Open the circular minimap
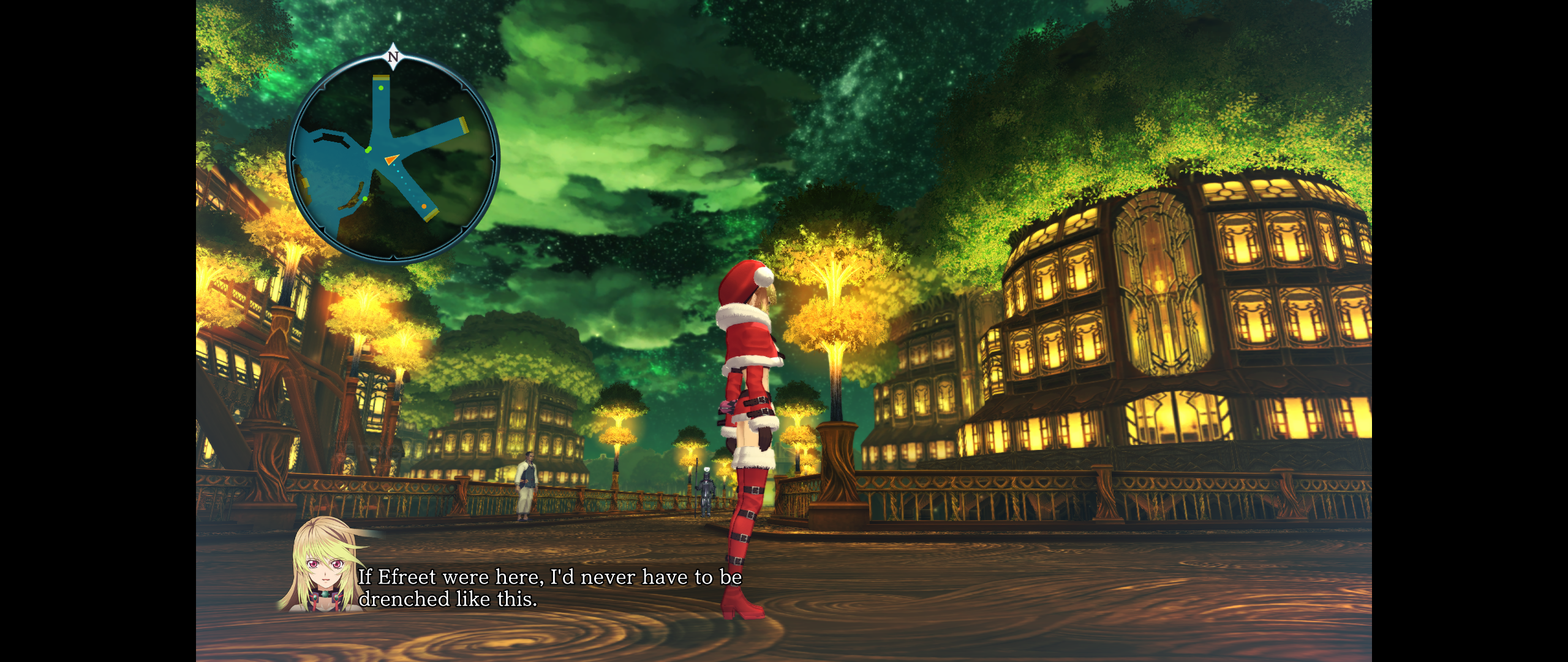1568x662 pixels. (x=393, y=158)
